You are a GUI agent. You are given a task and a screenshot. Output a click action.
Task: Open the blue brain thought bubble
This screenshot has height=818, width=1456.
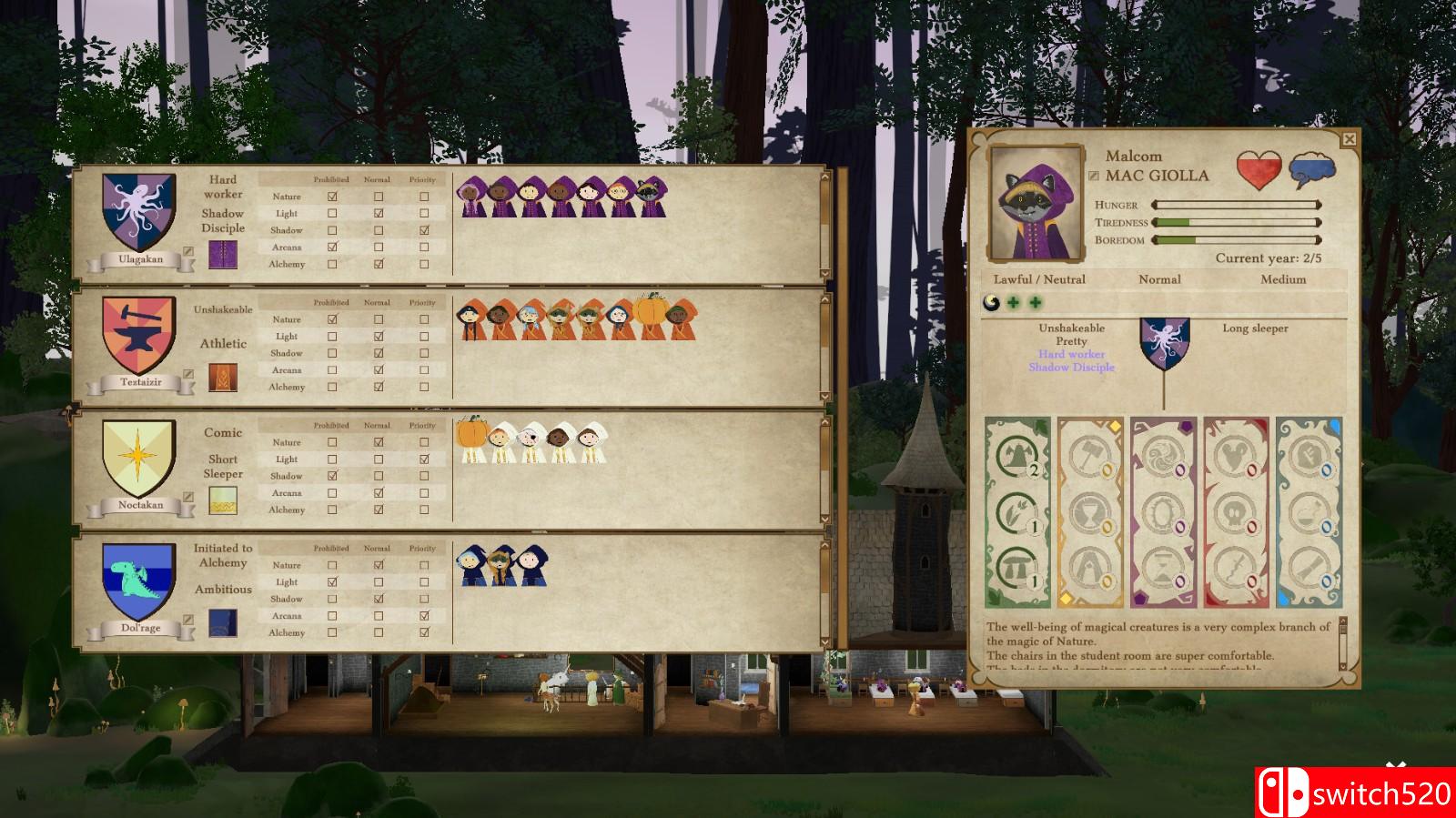point(1311,170)
